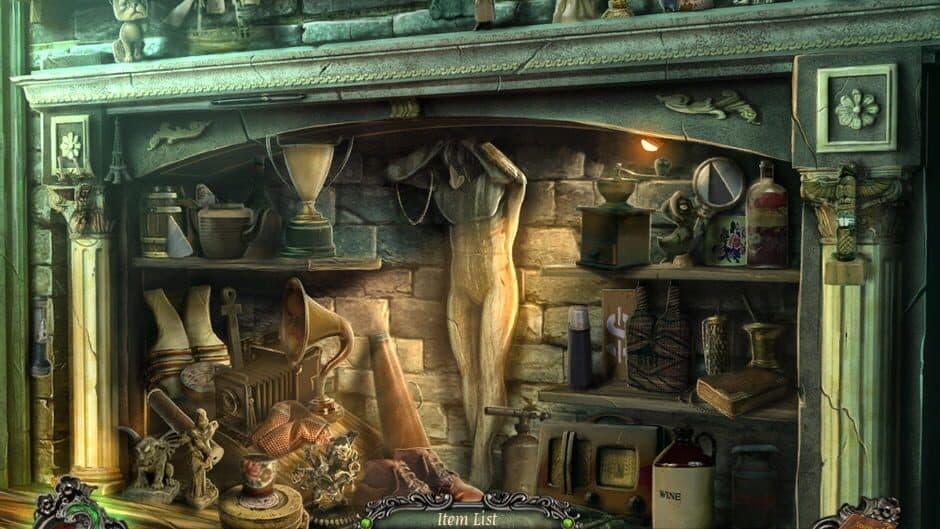
Task: Click the ornate green gem button at bottom-left
Action: [67, 512]
